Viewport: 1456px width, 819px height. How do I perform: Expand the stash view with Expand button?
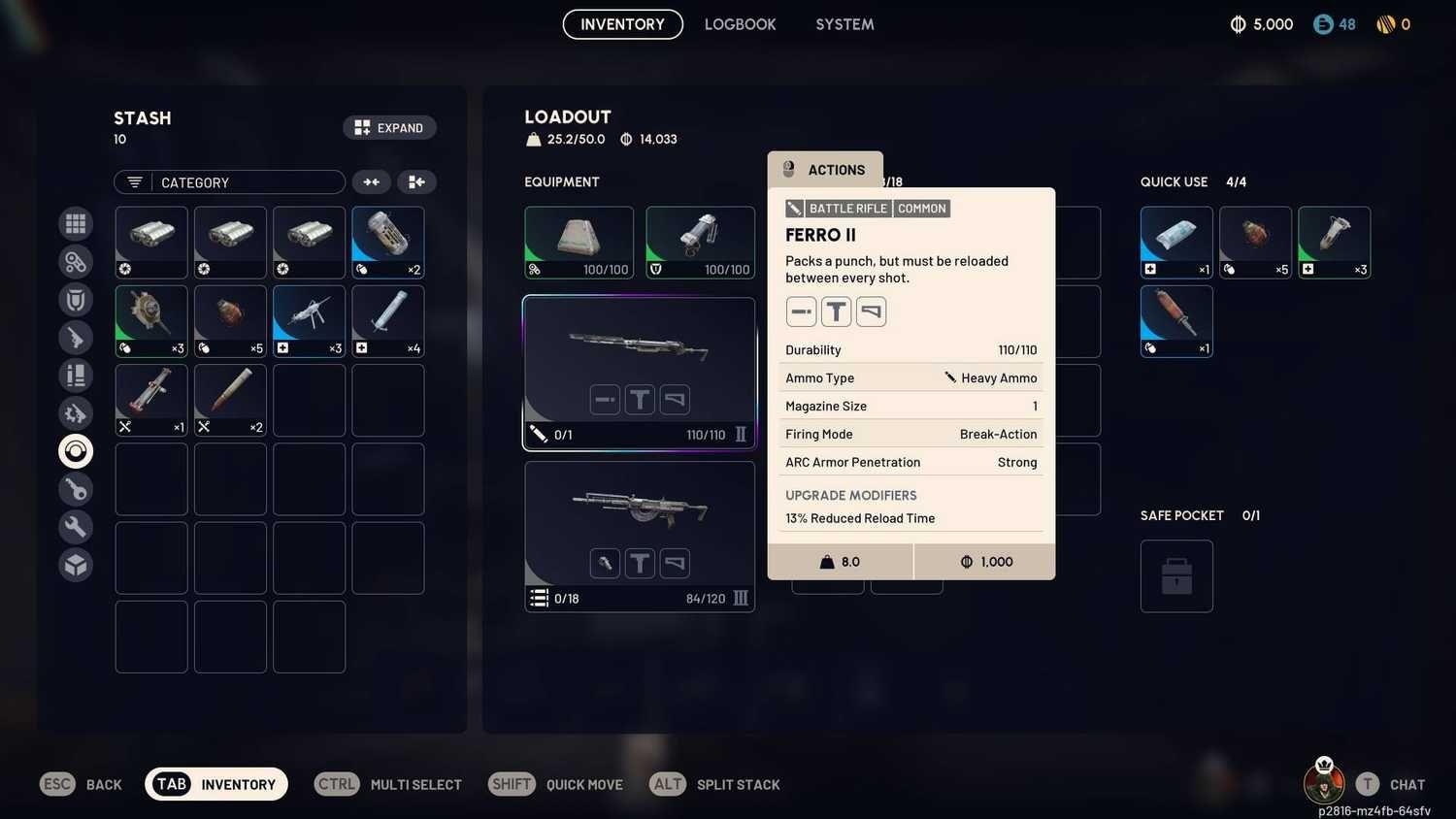389,127
